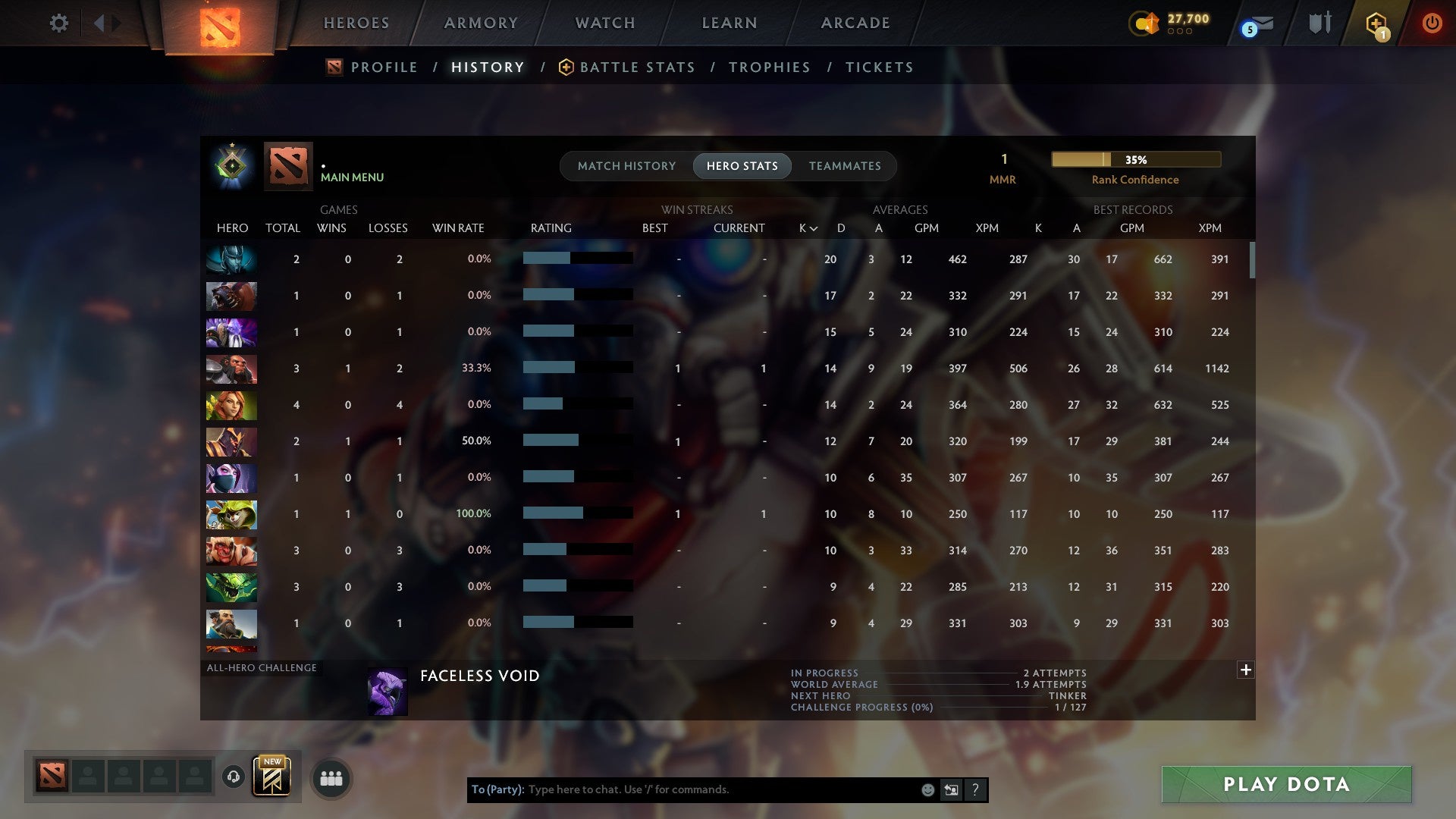Screen dimensions: 1456x819
Task: Toggle to the TEAMMATES stats view
Action: point(845,165)
